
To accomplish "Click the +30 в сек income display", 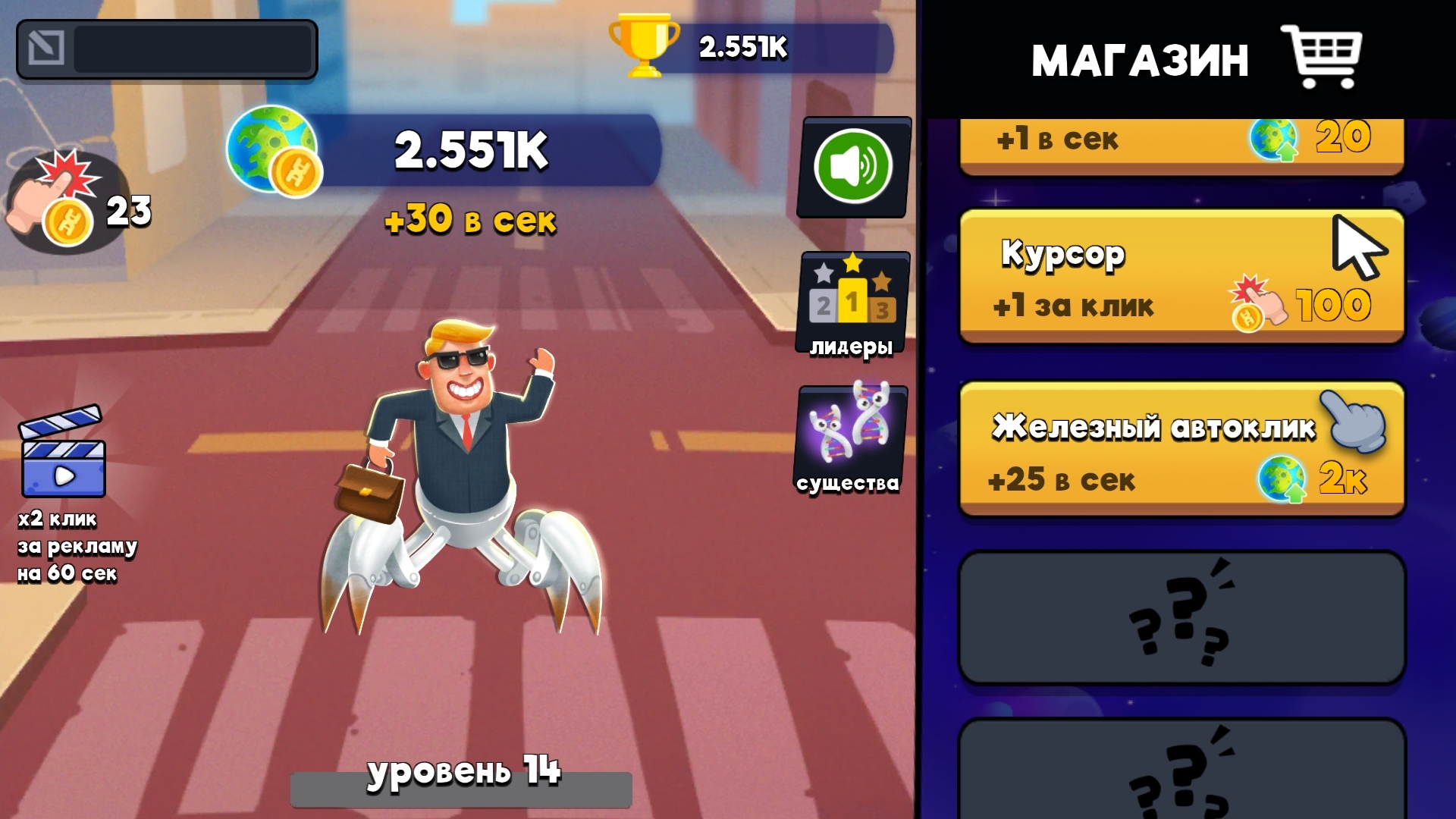I will coord(472,221).
